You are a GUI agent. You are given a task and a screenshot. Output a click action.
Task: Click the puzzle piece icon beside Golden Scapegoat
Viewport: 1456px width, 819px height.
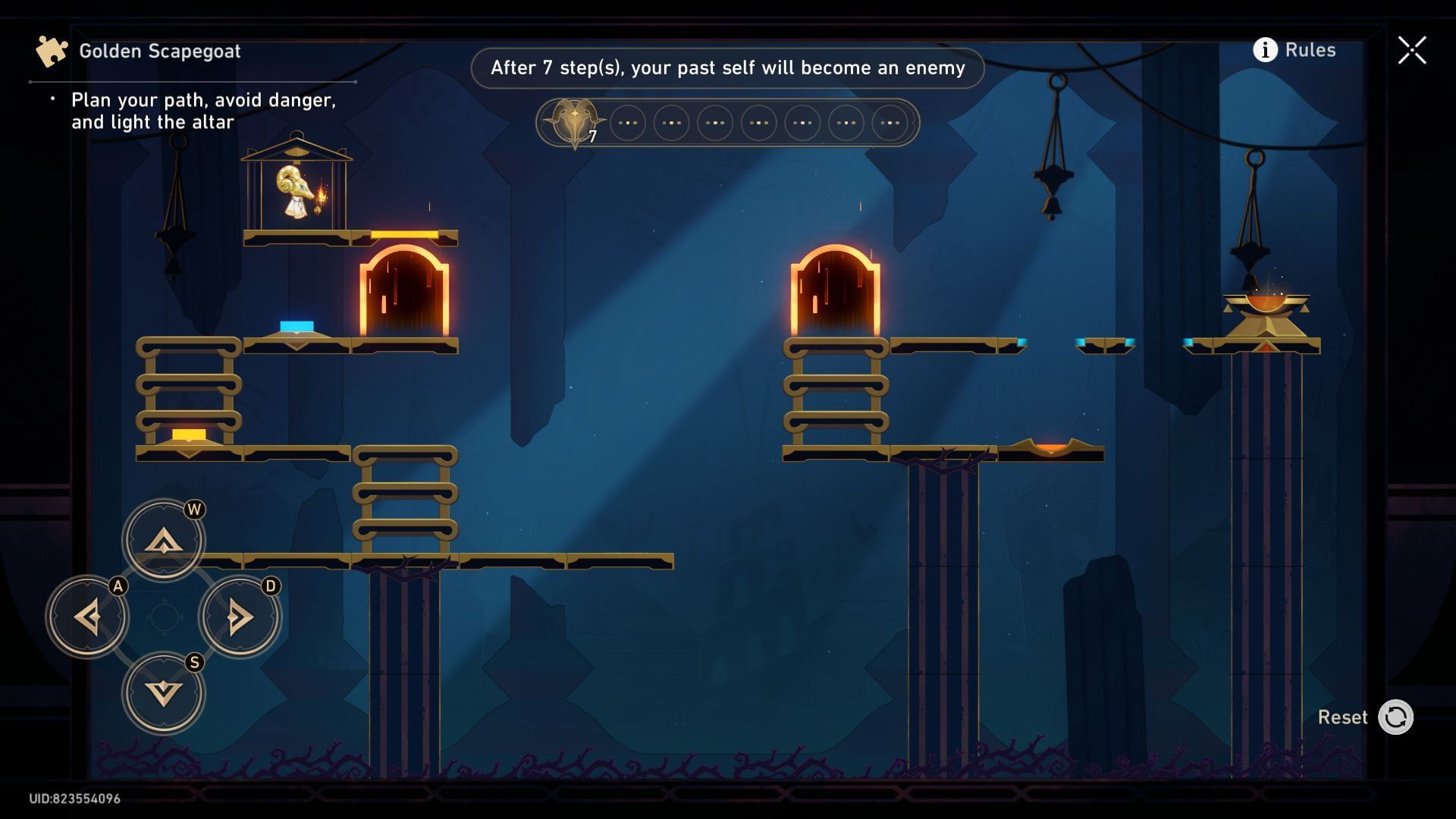[x=50, y=52]
